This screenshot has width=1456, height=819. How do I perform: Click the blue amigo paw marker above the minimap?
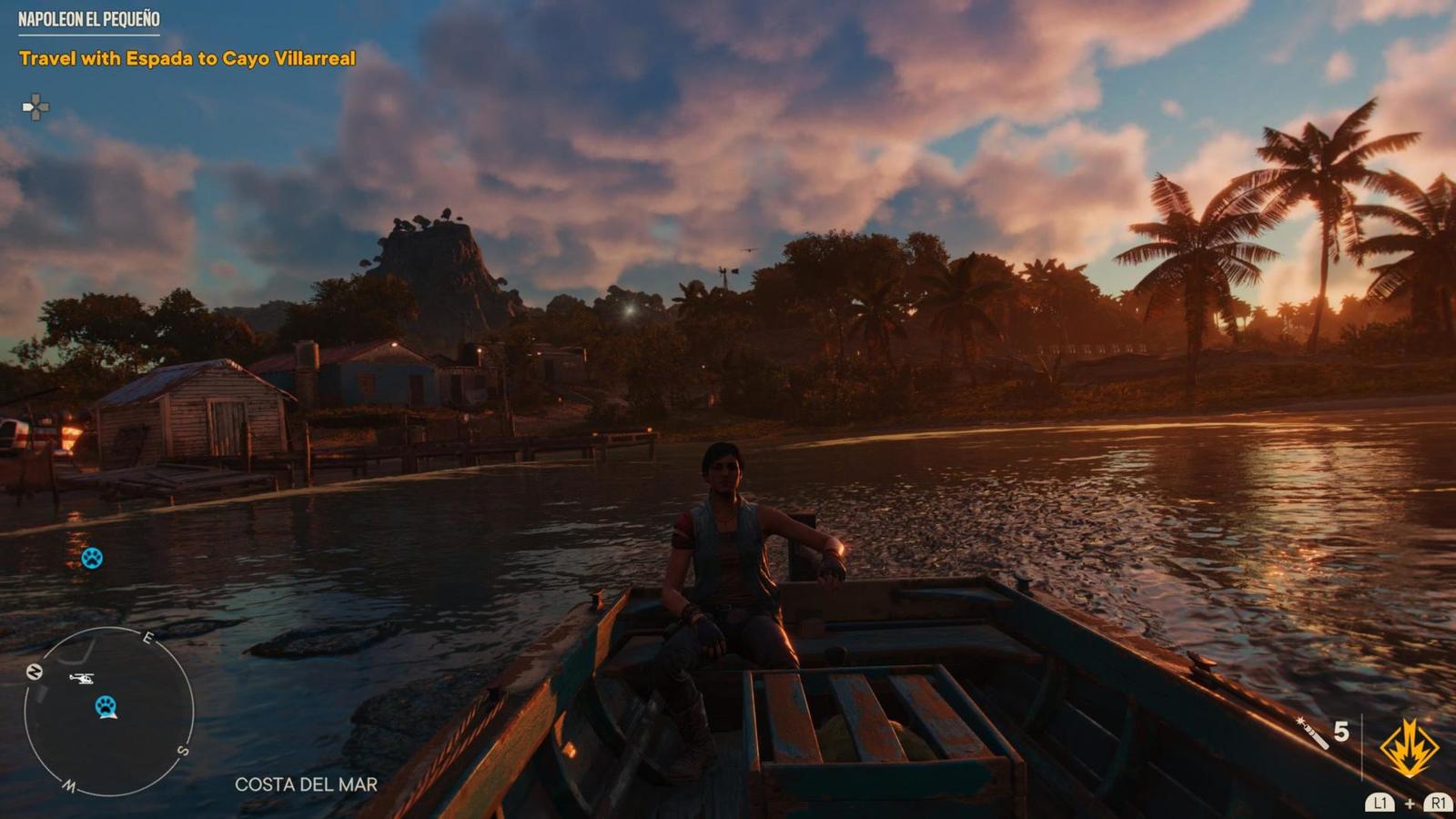point(92,558)
